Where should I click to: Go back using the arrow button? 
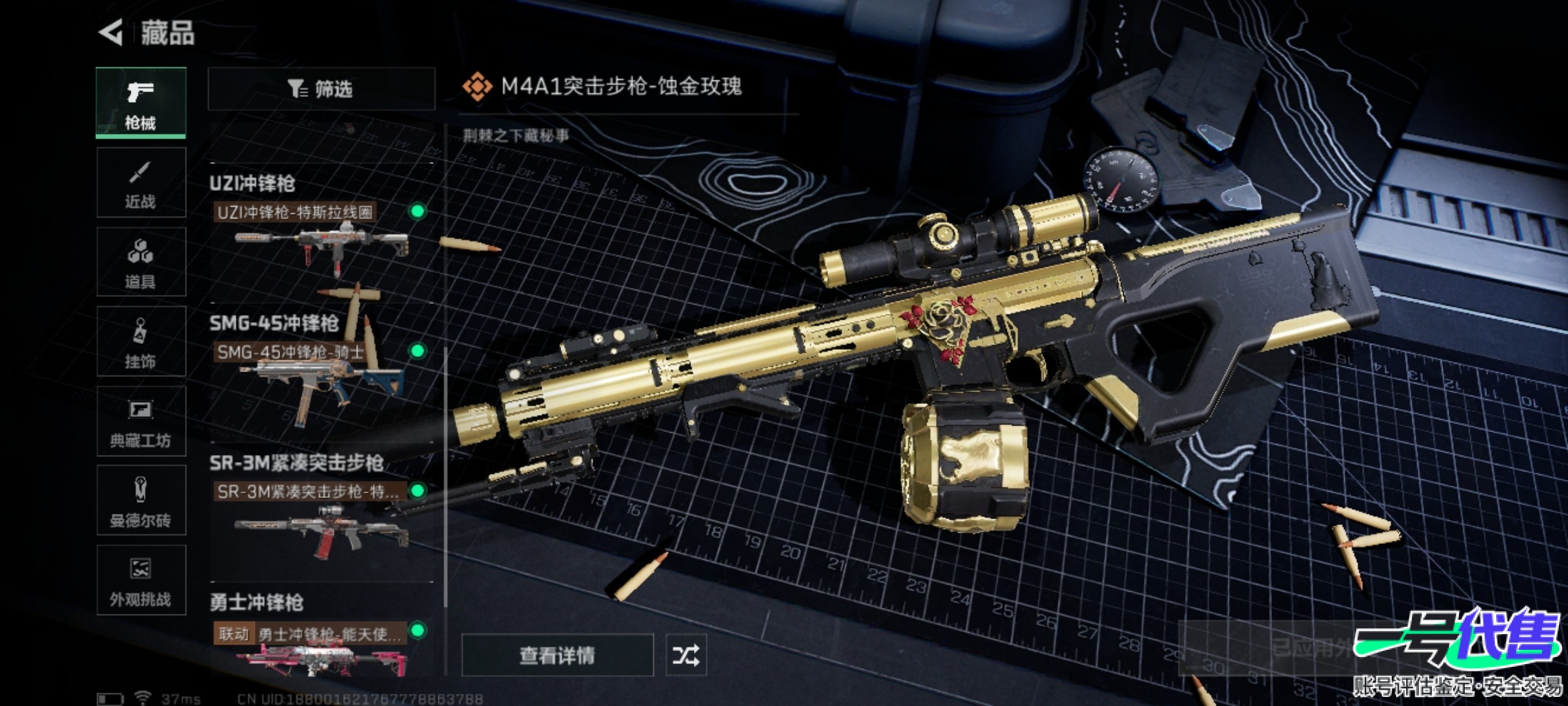pyautogui.click(x=111, y=33)
